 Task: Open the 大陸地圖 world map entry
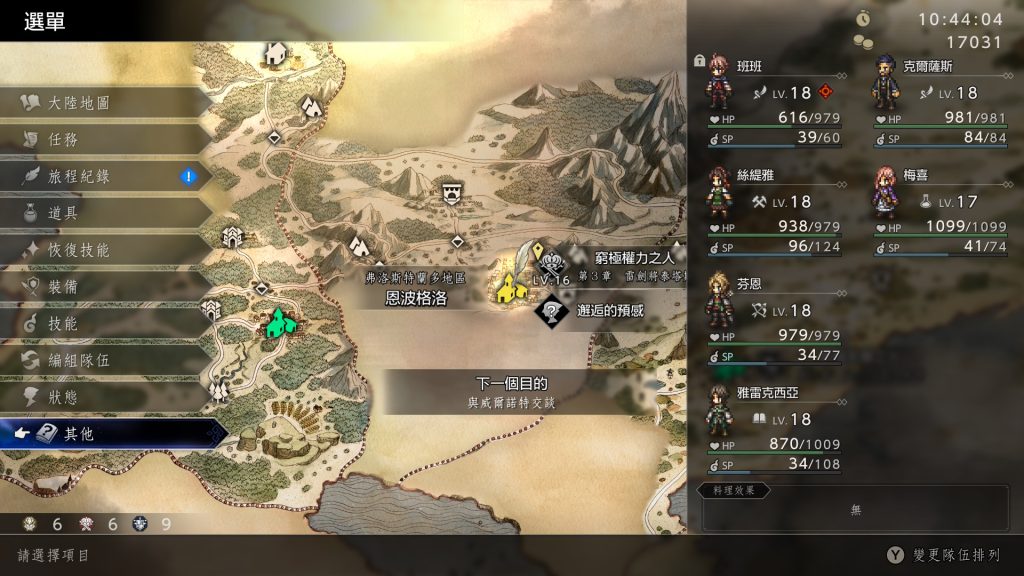click(x=80, y=103)
